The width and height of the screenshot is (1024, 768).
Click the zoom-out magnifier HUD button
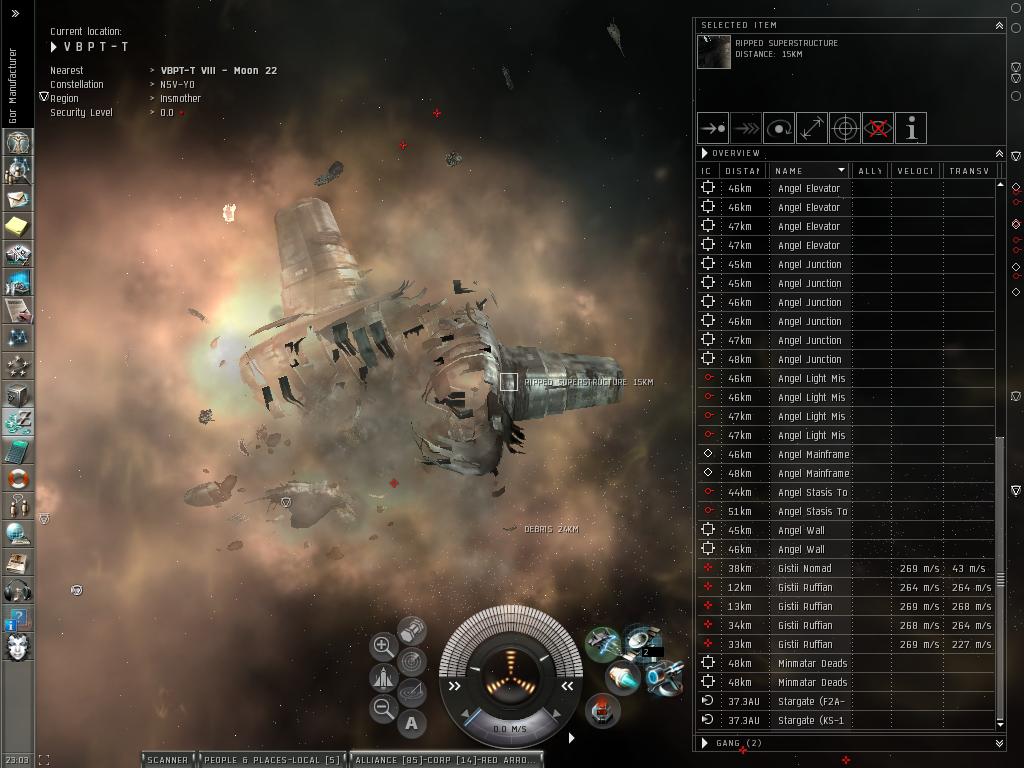383,709
